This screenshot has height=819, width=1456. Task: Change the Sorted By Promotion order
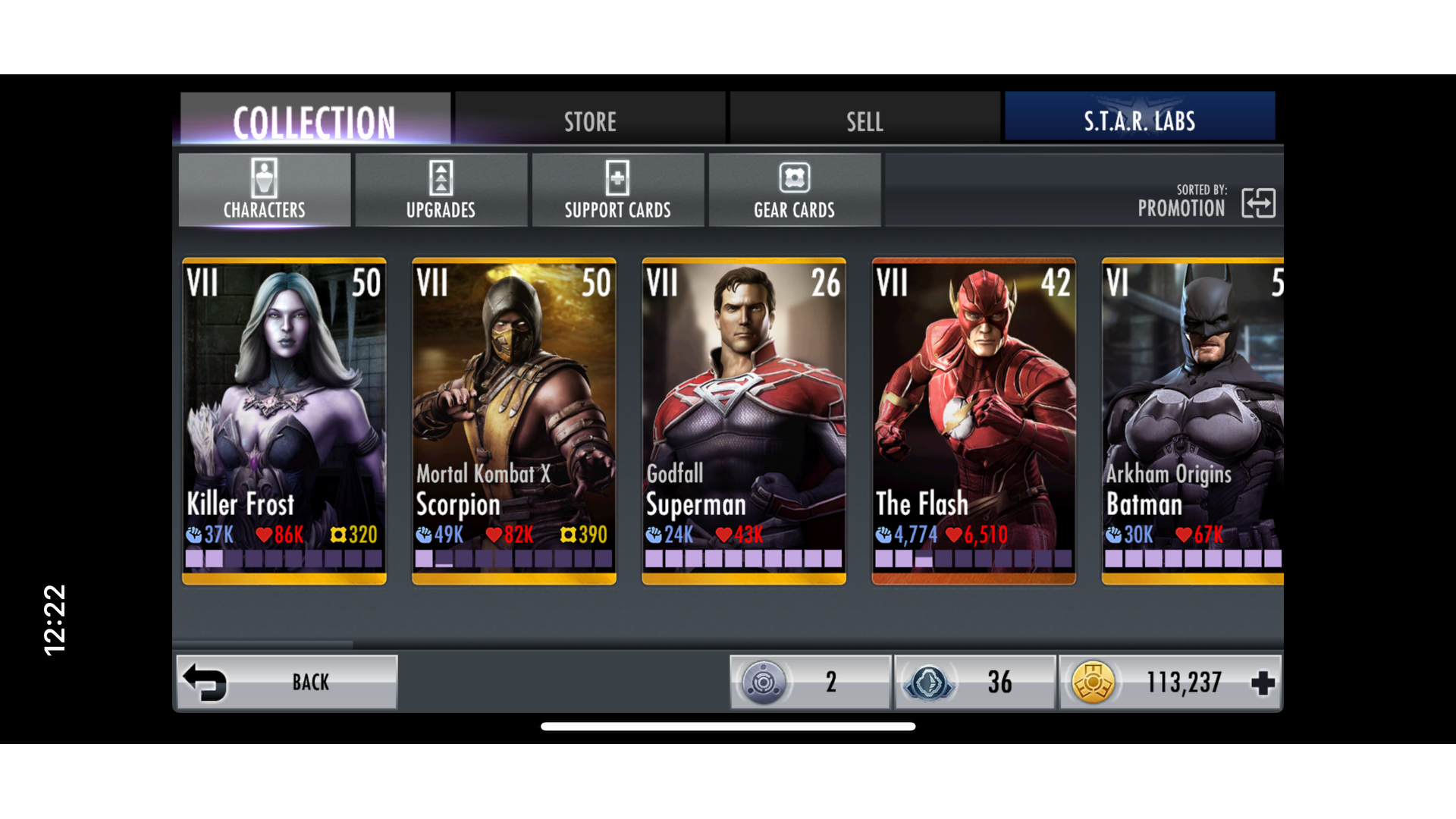(1257, 203)
